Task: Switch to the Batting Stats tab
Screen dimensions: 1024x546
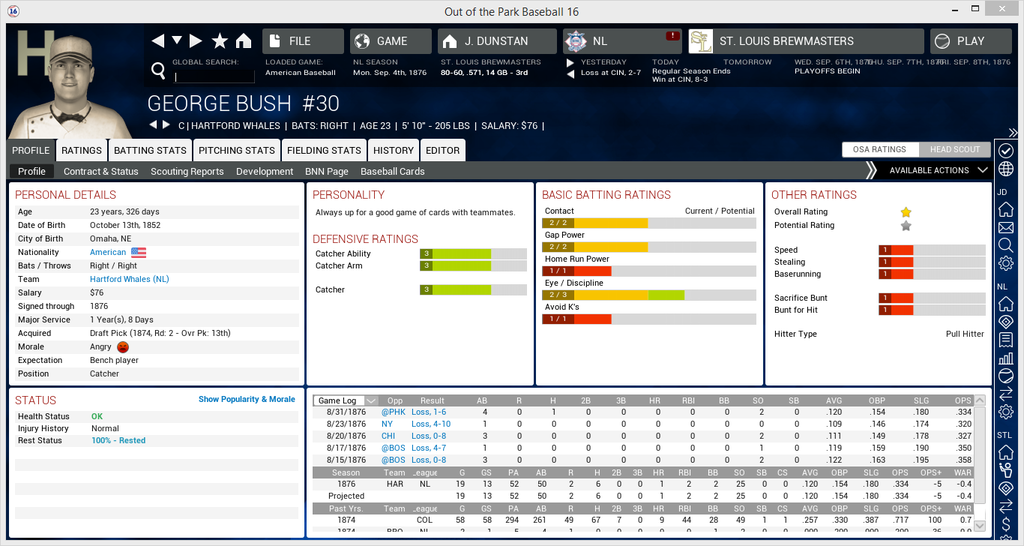Action: tap(150, 150)
